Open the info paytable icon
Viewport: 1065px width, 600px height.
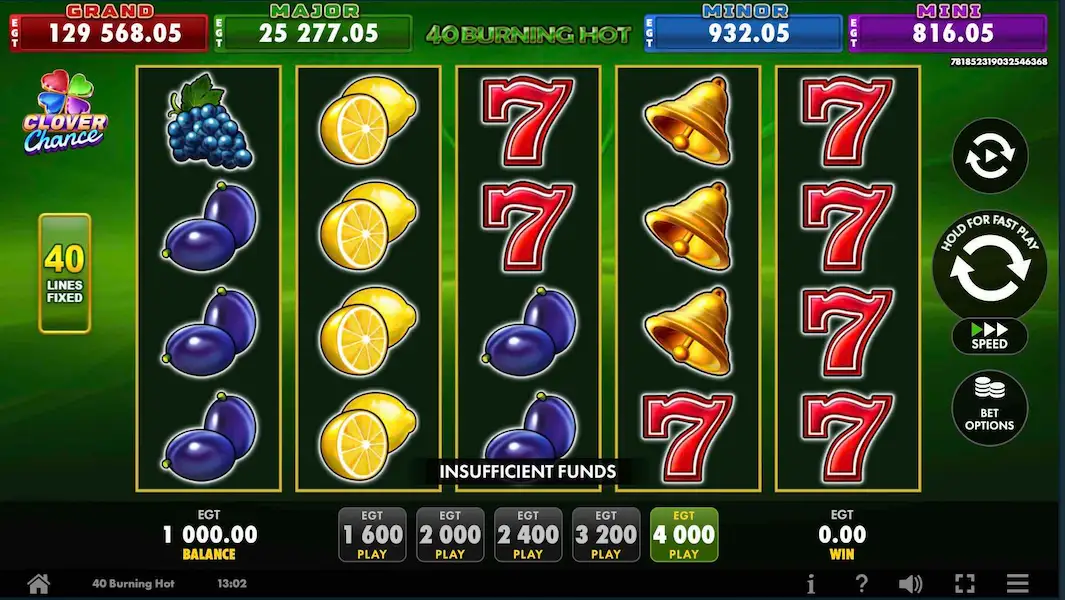coord(811,584)
